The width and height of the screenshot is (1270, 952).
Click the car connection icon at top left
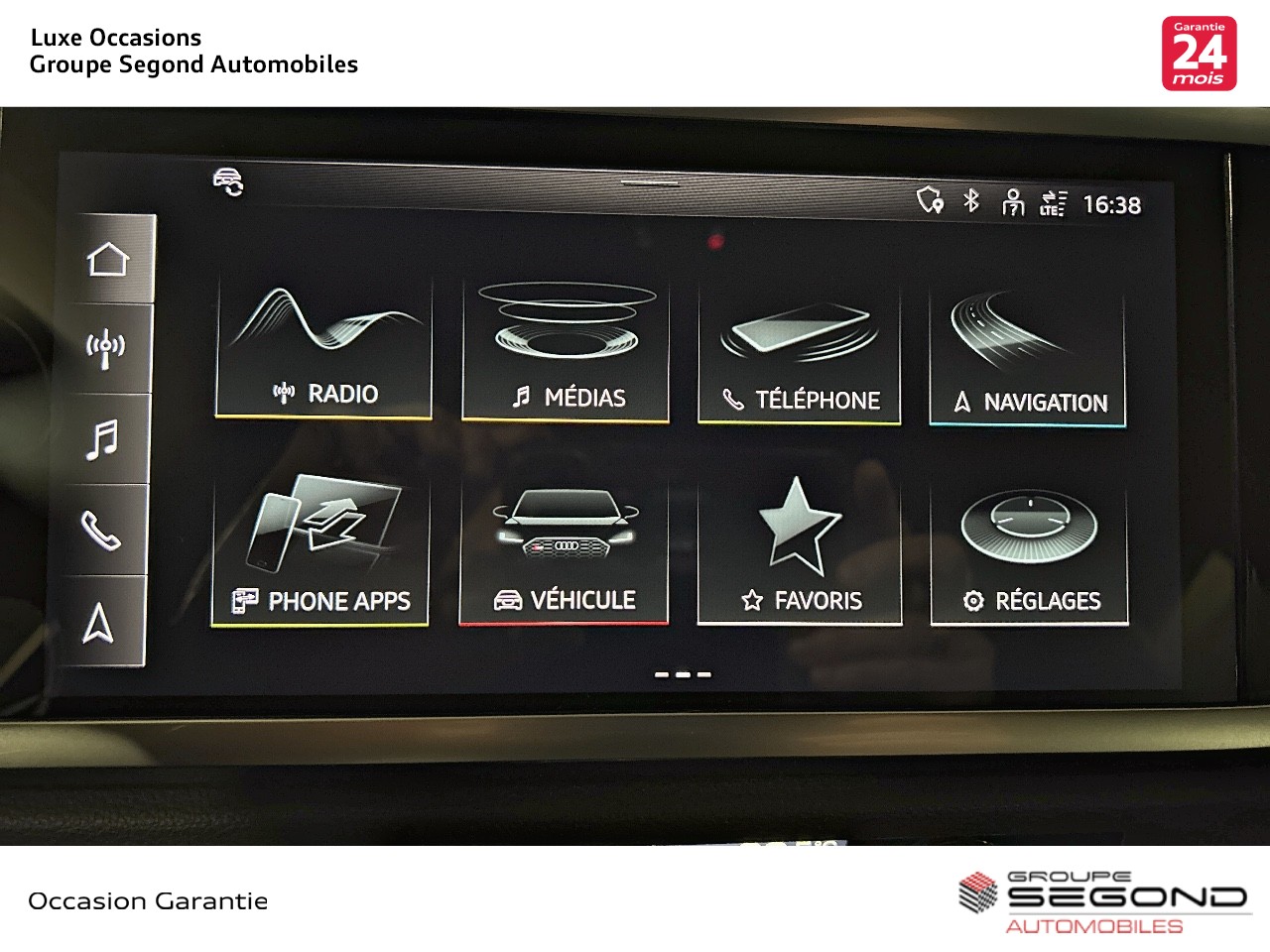(x=228, y=181)
